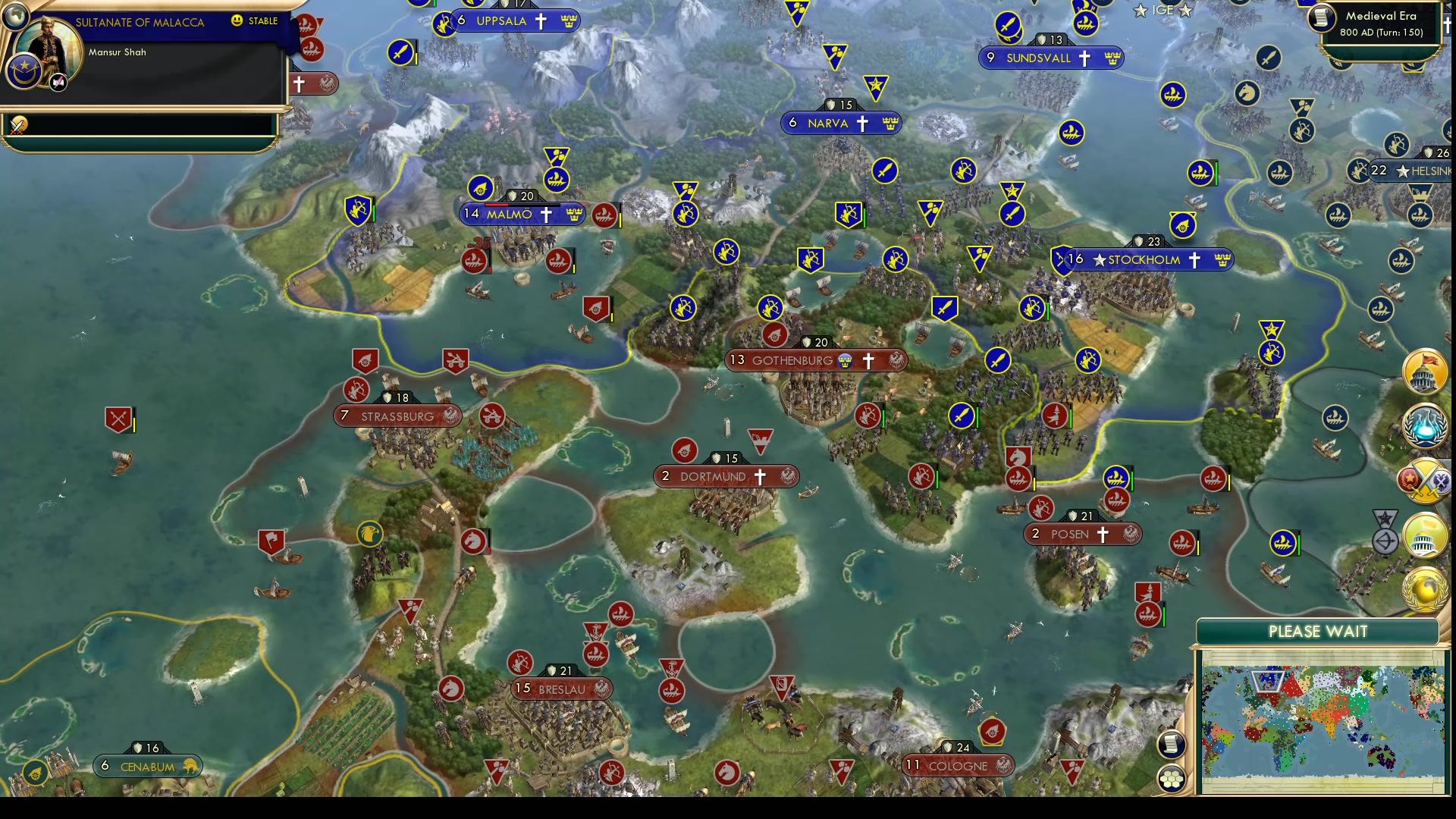Select the Malmö city banner

click(x=516, y=215)
